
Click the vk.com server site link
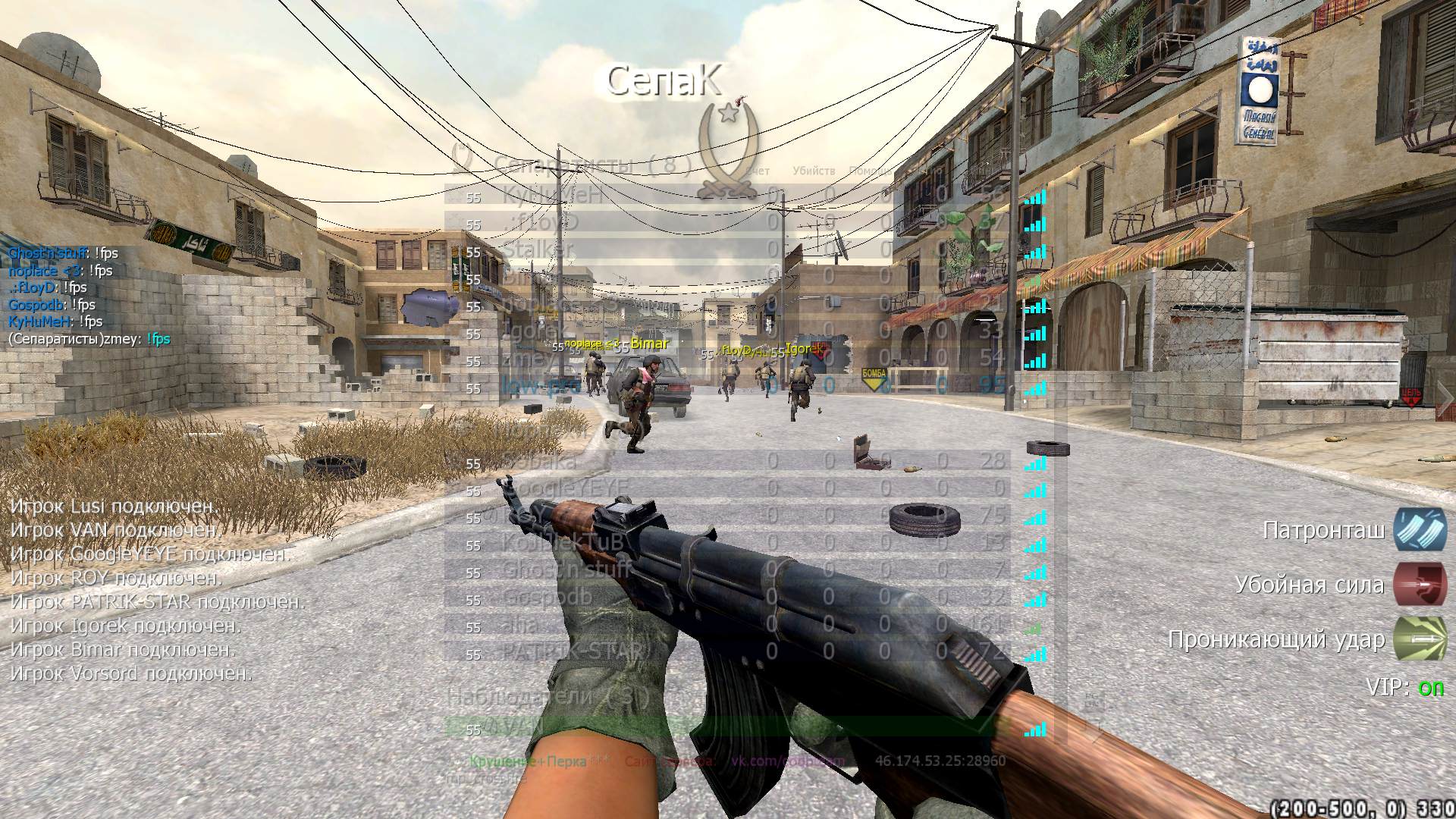[x=787, y=761]
